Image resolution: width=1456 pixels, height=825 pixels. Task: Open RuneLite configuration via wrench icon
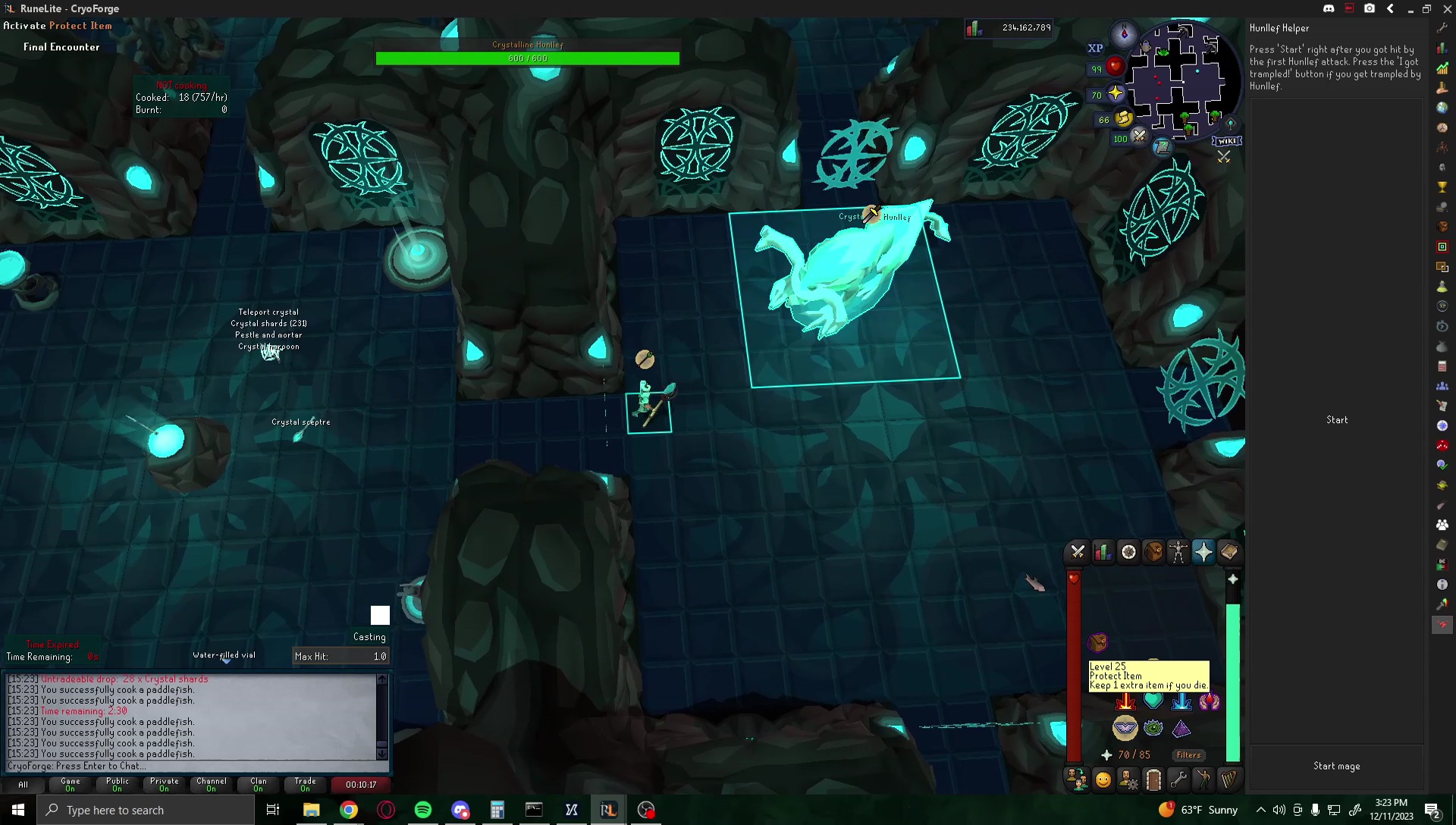pyautogui.click(x=1443, y=28)
